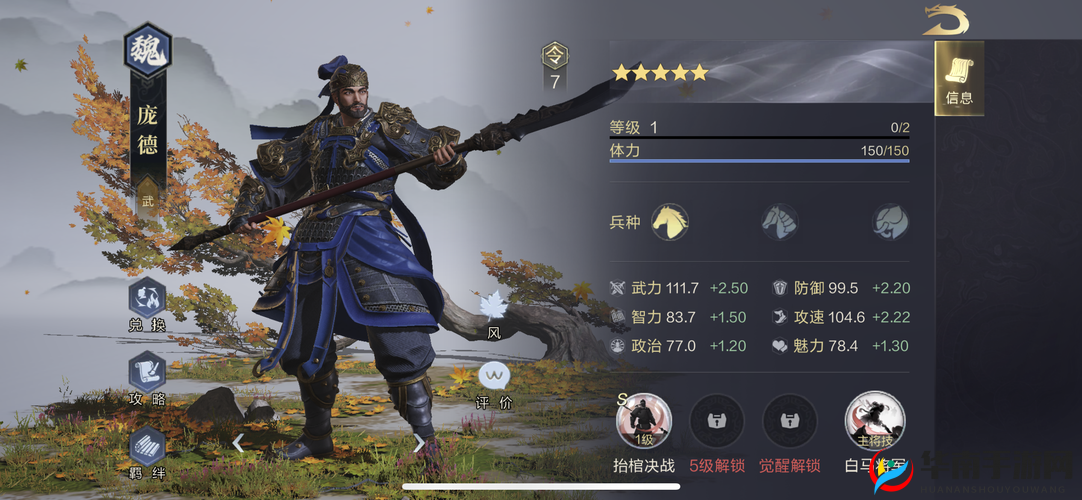This screenshot has height=500, width=1082.
Task: Select the 抬棺决战 skill icon
Action: 644,420
